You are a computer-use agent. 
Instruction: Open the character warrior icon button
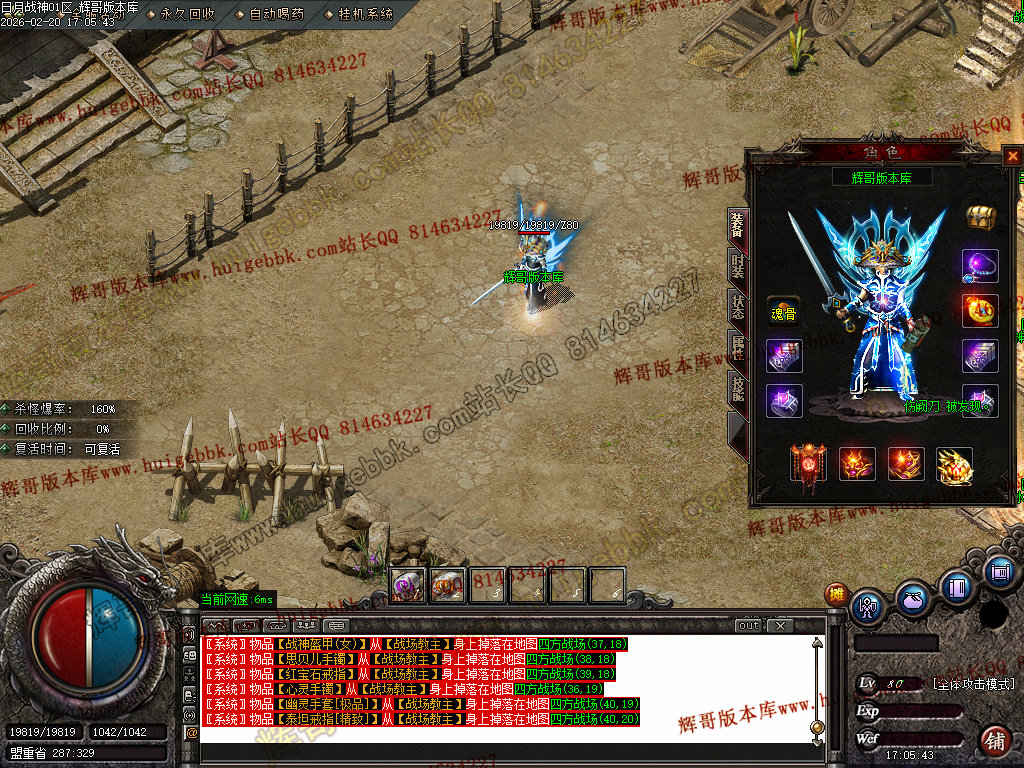(867, 606)
